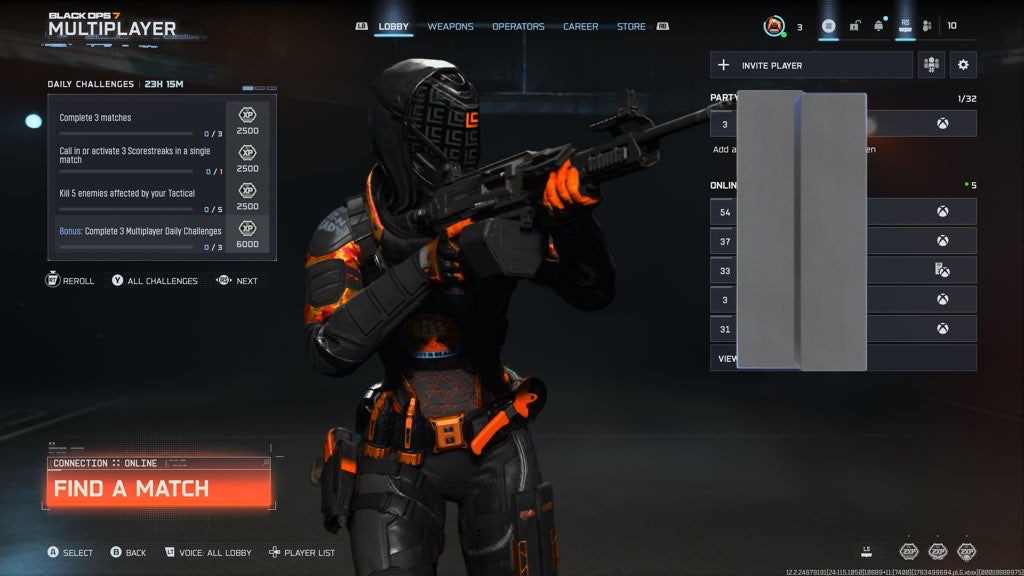Open party settings gear icon
1024x576 pixels.
pos(963,65)
